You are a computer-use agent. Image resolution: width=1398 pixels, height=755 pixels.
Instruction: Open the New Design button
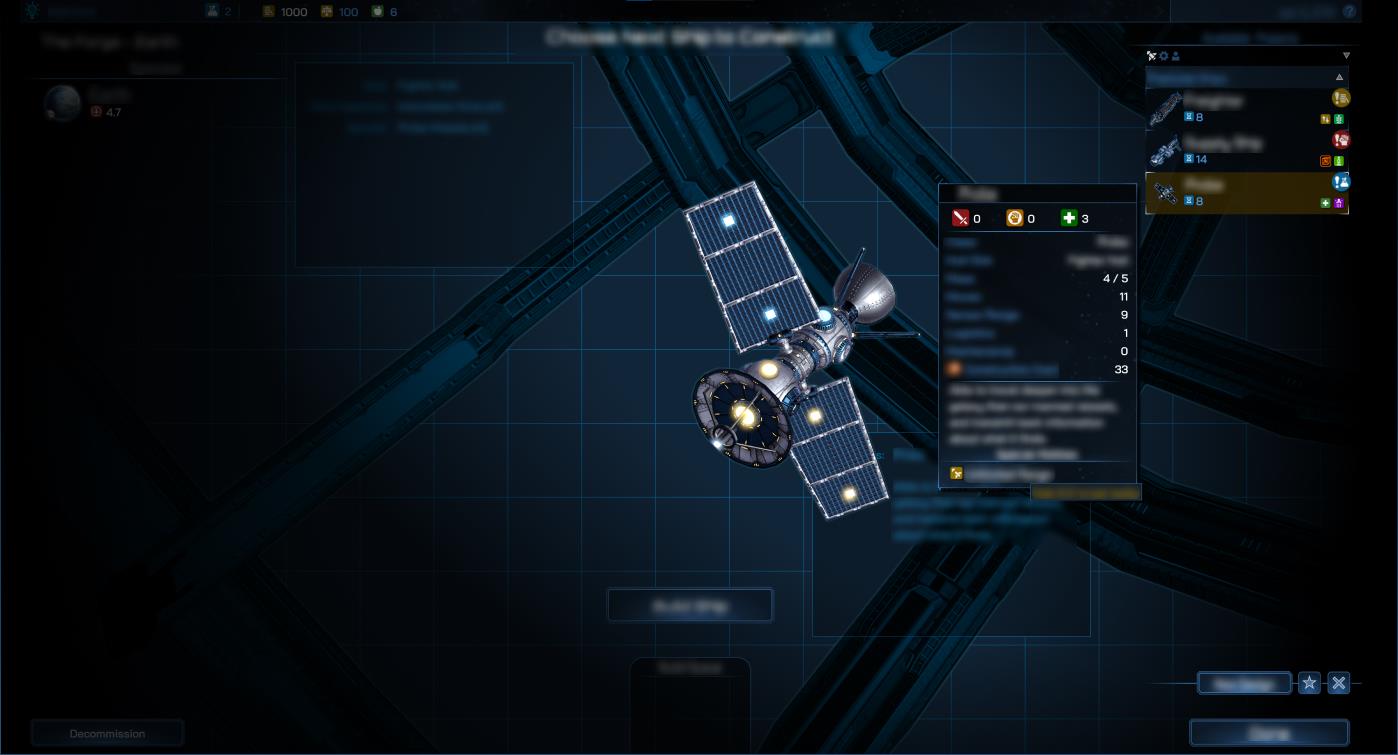point(1244,684)
